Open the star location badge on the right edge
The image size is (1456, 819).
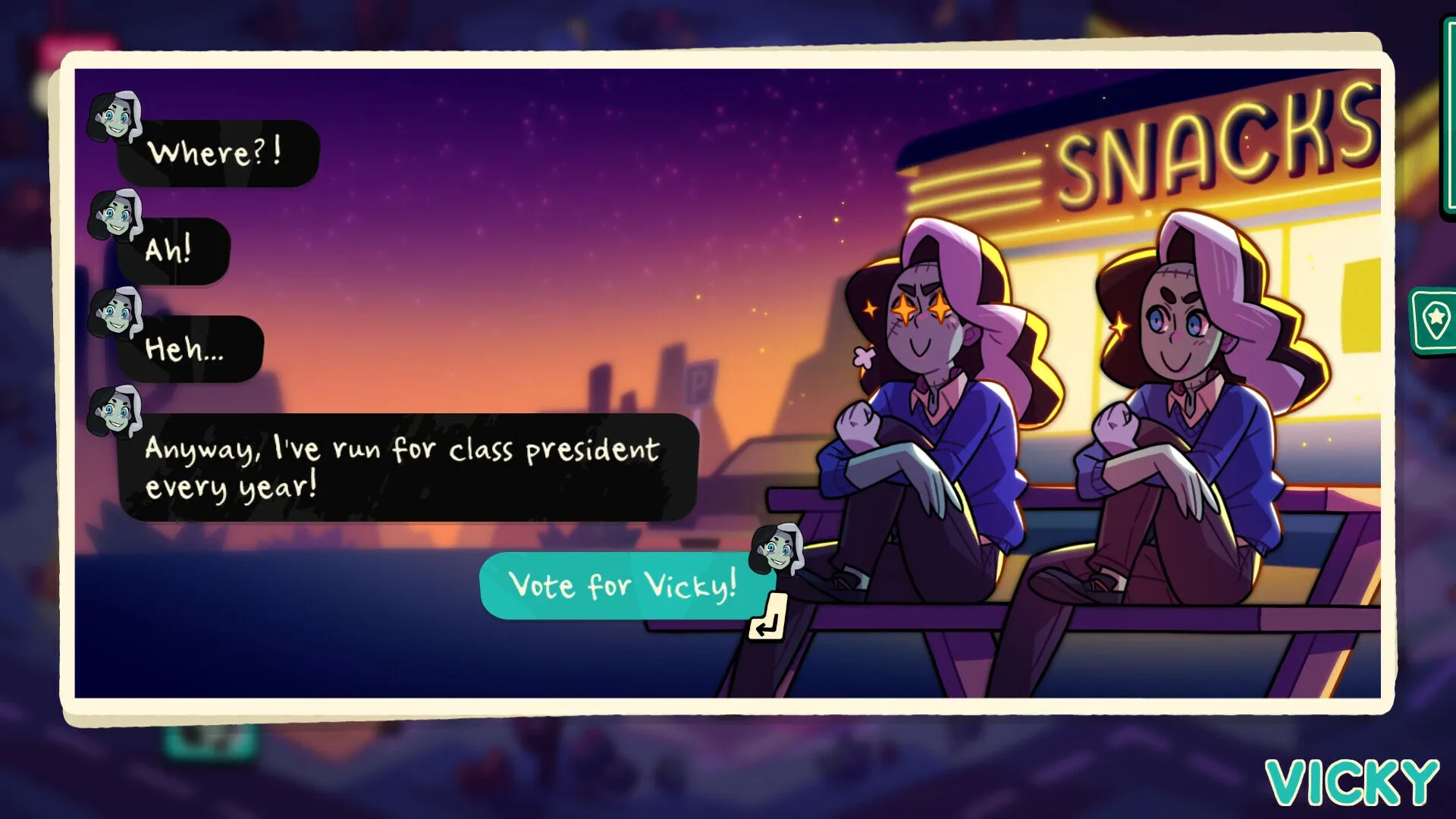tap(1435, 318)
